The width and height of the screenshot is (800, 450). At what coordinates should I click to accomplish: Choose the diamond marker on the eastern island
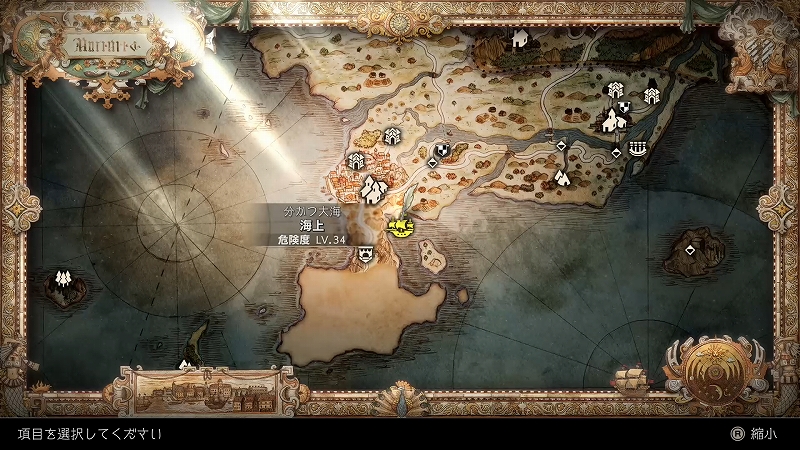[692, 247]
